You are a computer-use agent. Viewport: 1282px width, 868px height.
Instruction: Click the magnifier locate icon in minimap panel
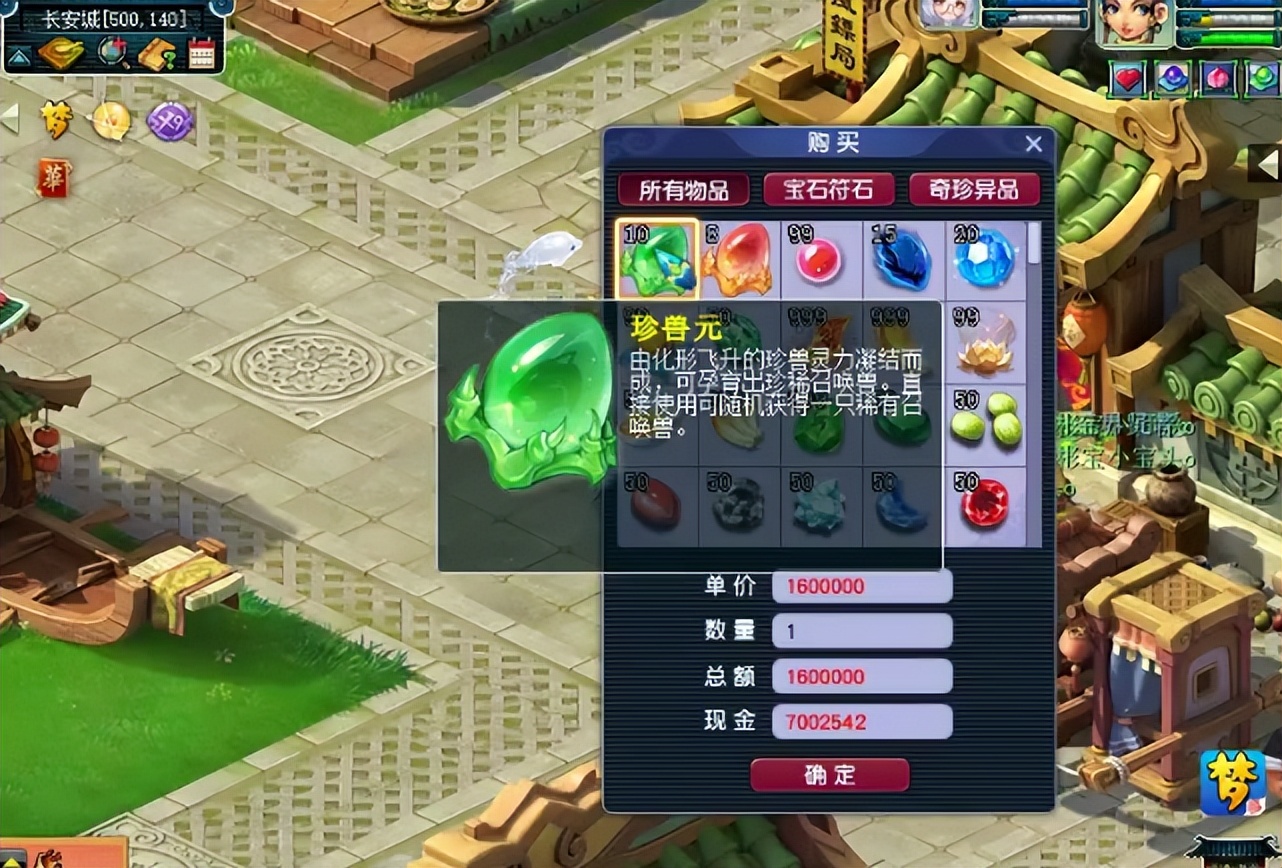click(x=110, y=52)
